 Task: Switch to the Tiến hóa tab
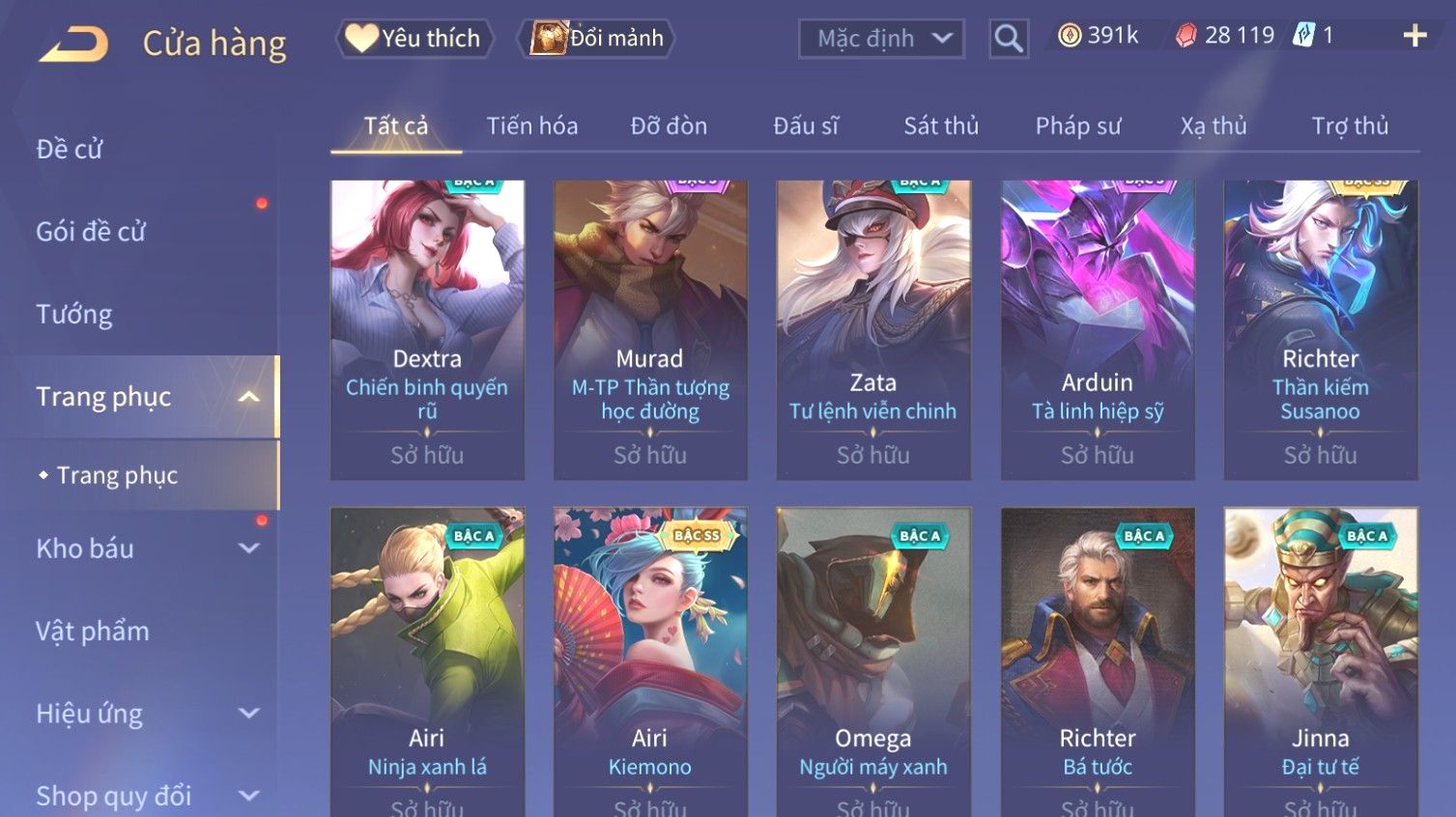click(x=532, y=126)
